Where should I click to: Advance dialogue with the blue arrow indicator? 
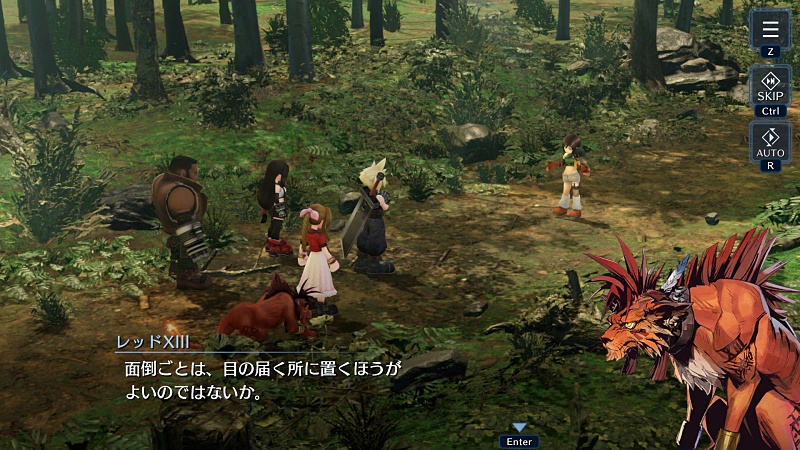519,428
